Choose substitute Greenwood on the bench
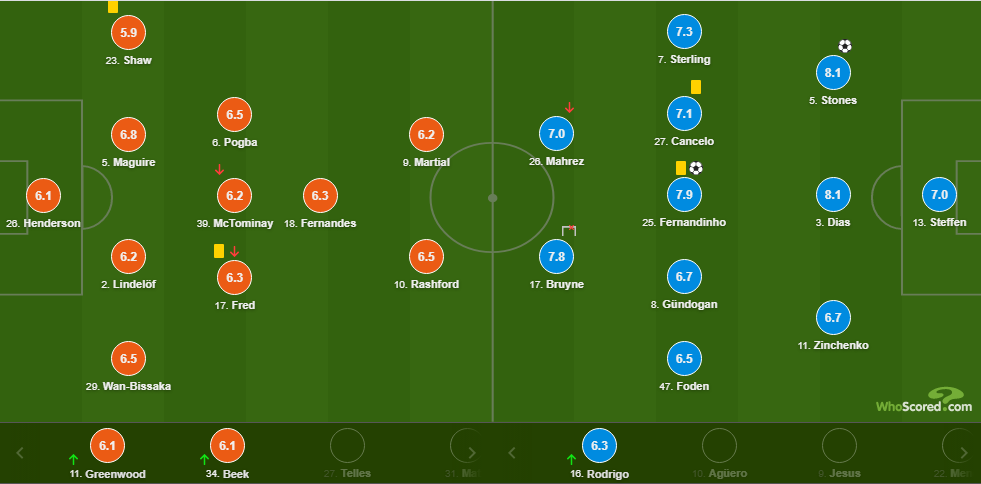 pos(107,446)
